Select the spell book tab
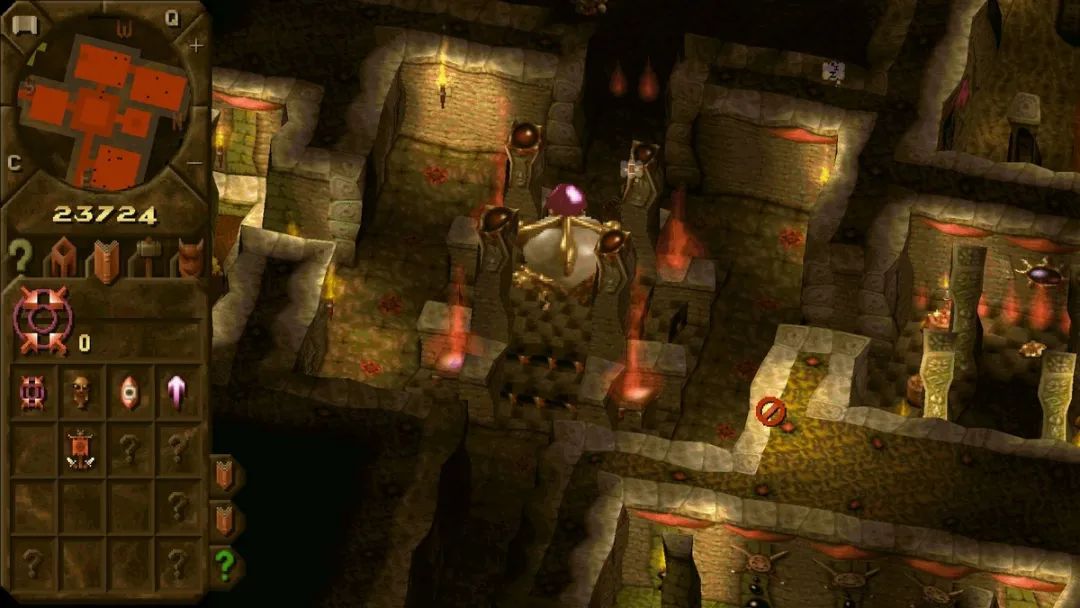Viewport: 1080px width, 608px height. (104, 260)
